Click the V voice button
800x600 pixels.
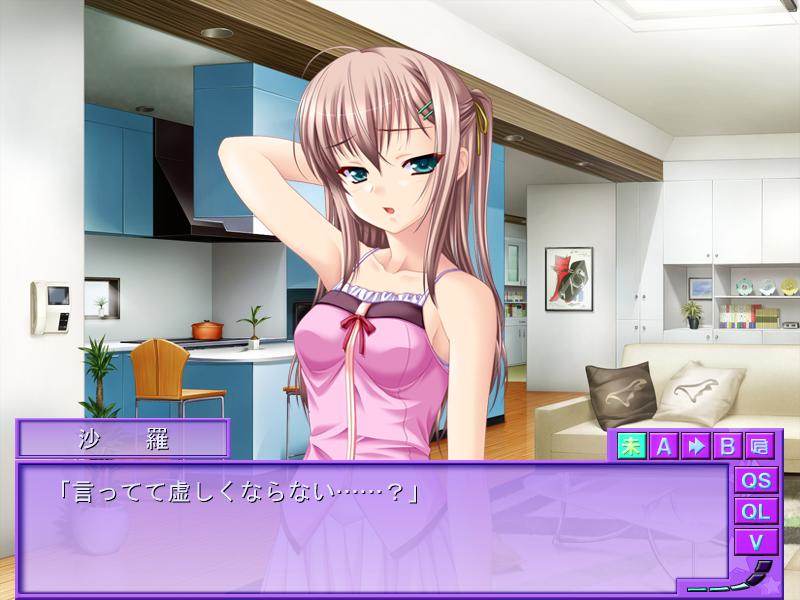(756, 542)
